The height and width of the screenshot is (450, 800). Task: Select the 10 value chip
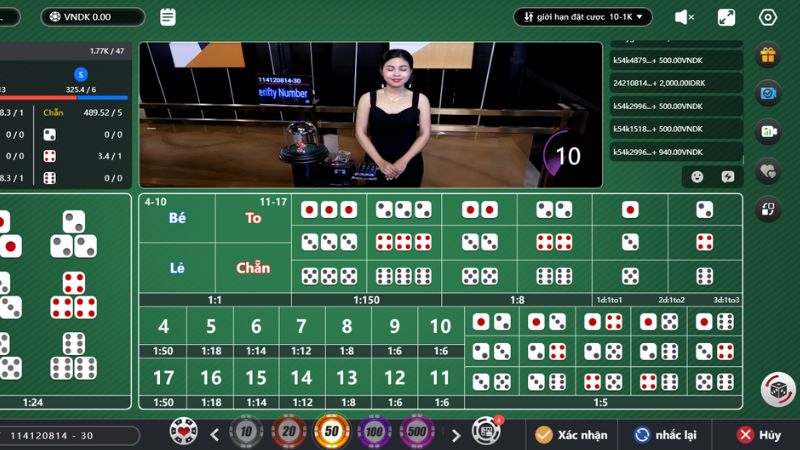click(245, 433)
